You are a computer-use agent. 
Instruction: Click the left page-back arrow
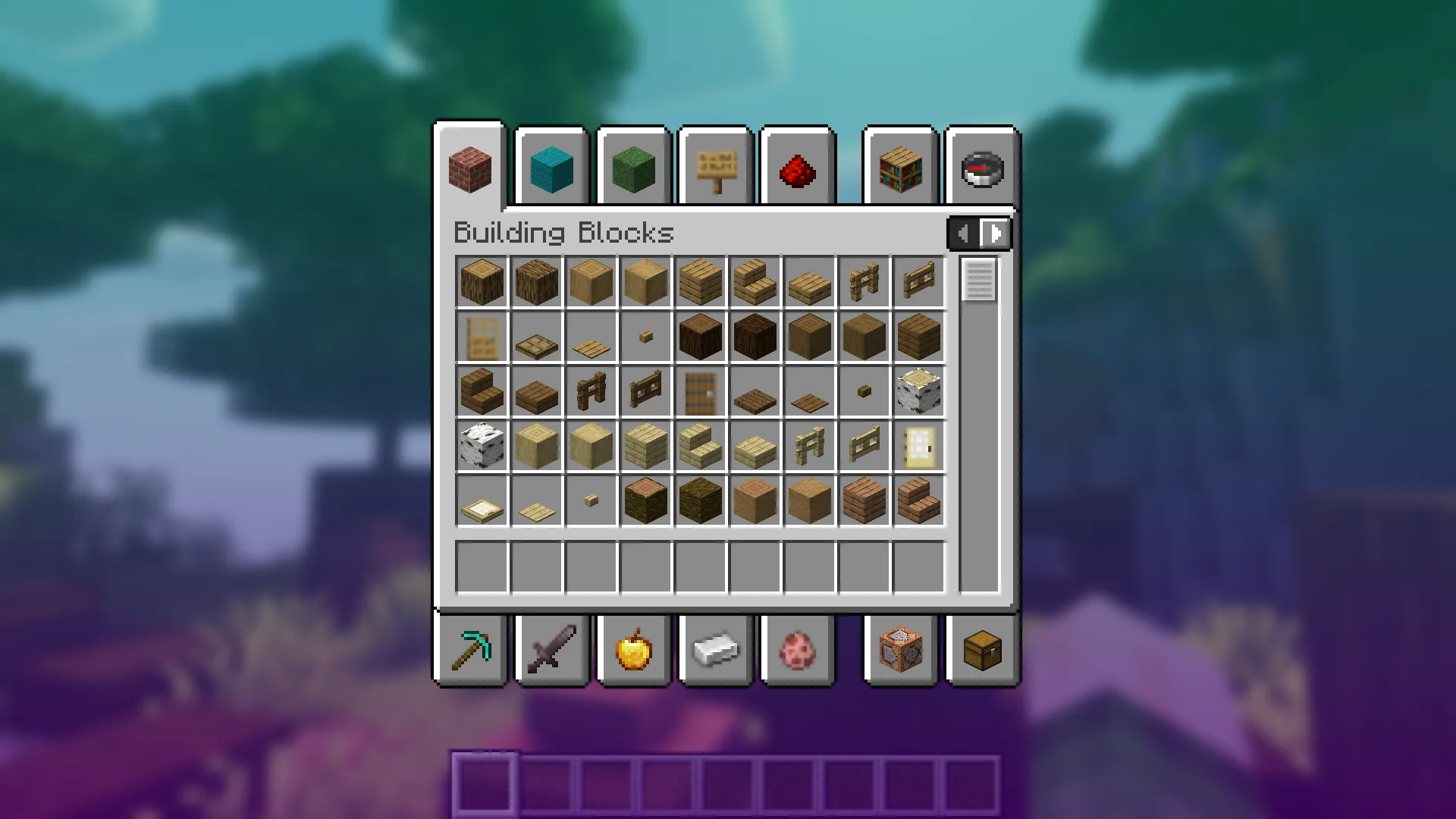pos(963,234)
